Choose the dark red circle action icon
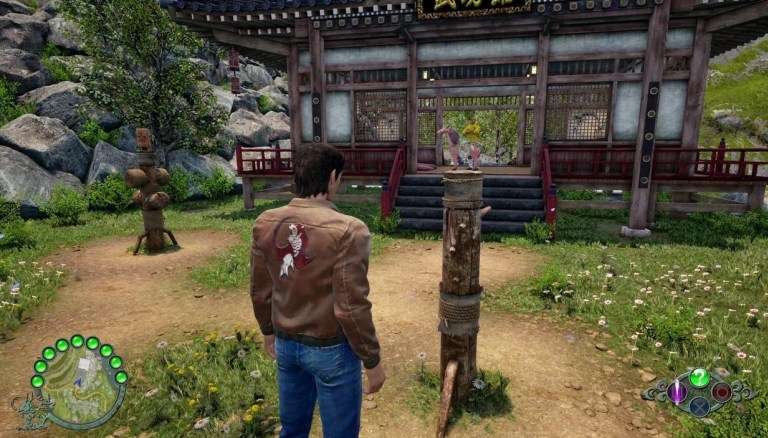Screen dimensions: 768x438 pos(721,392)
